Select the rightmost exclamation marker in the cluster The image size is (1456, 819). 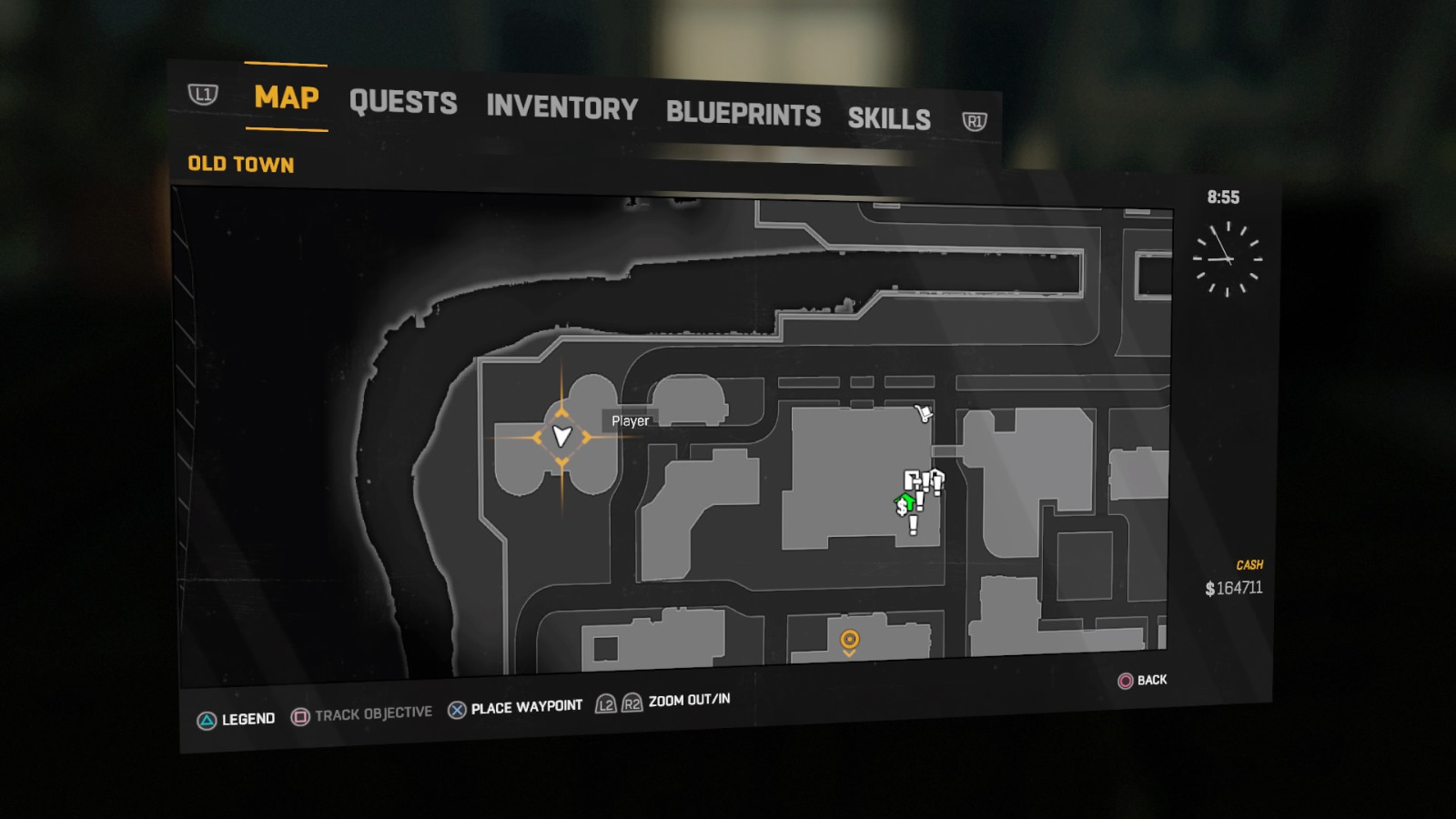tap(937, 481)
